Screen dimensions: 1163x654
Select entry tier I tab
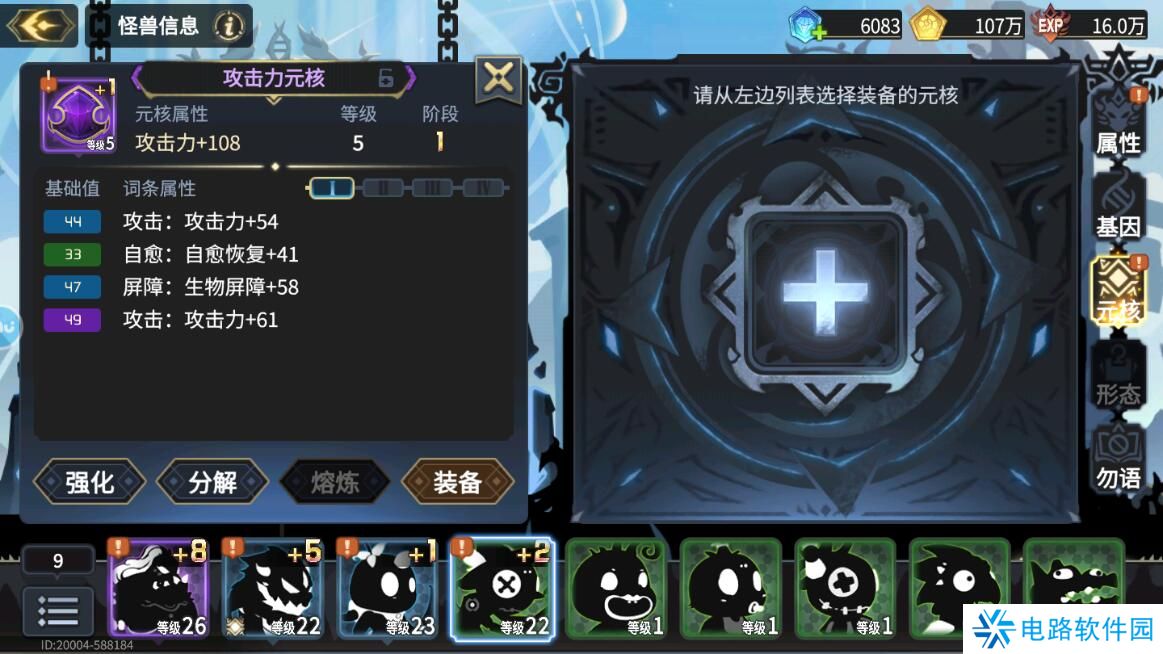[332, 188]
